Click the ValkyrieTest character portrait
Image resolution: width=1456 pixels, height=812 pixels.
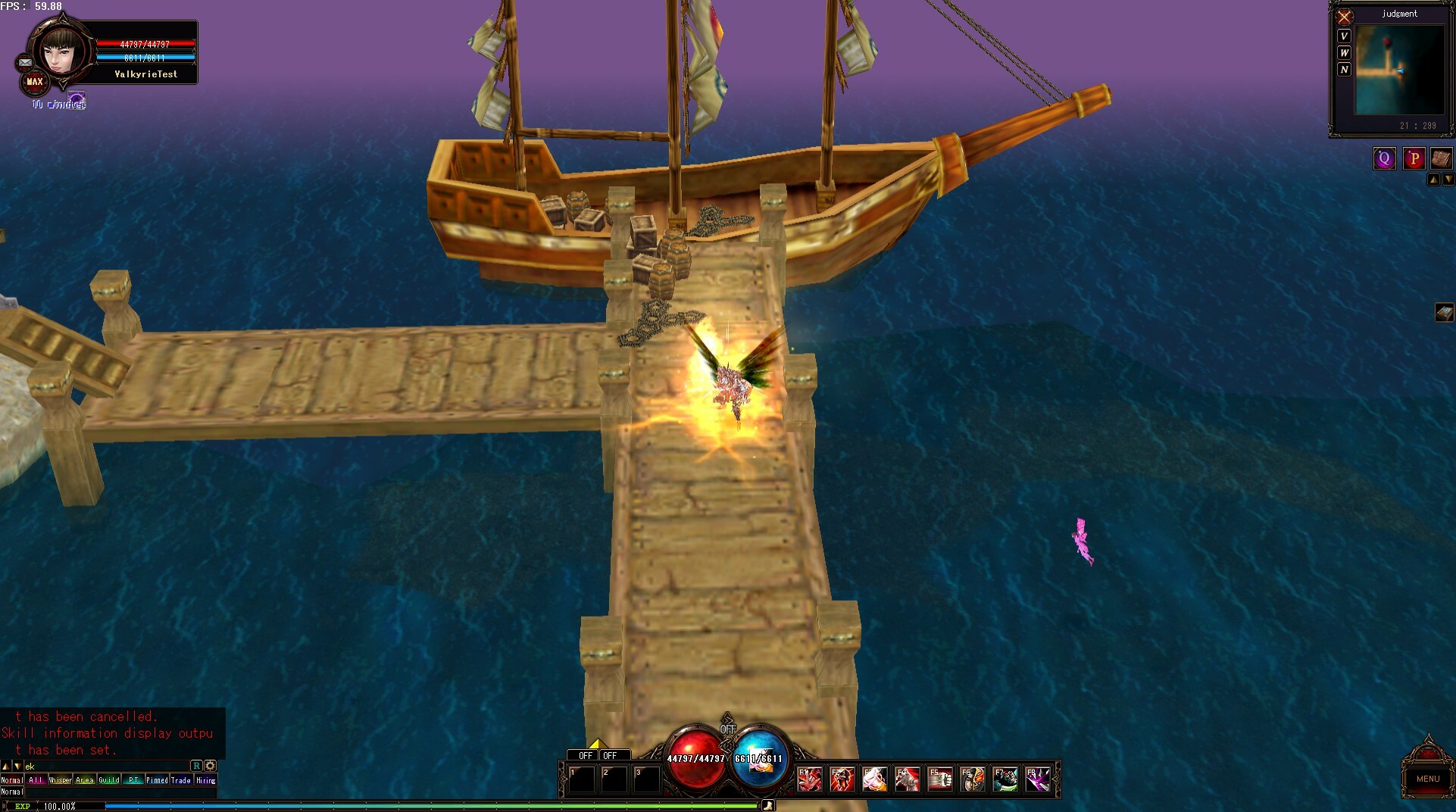pyautogui.click(x=62, y=52)
